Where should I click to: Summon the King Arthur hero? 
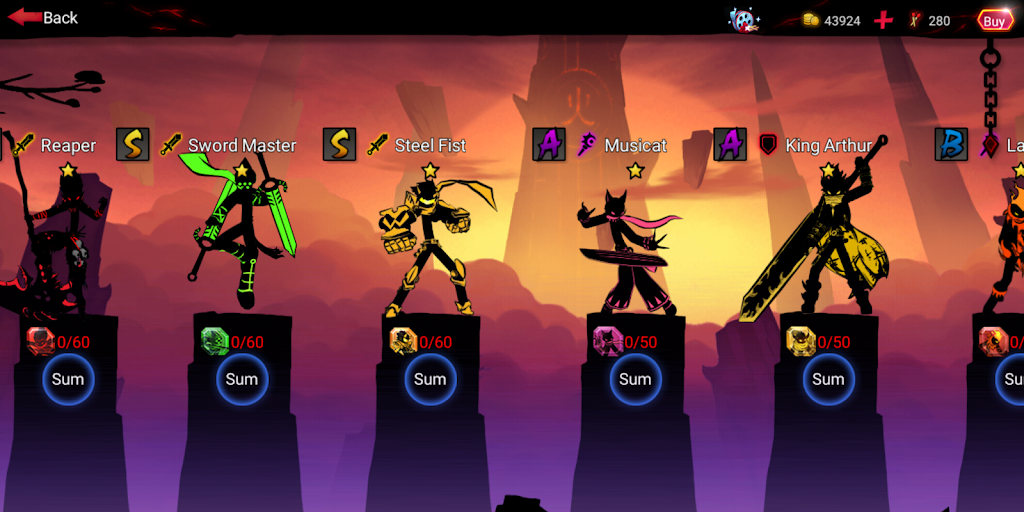pos(828,379)
